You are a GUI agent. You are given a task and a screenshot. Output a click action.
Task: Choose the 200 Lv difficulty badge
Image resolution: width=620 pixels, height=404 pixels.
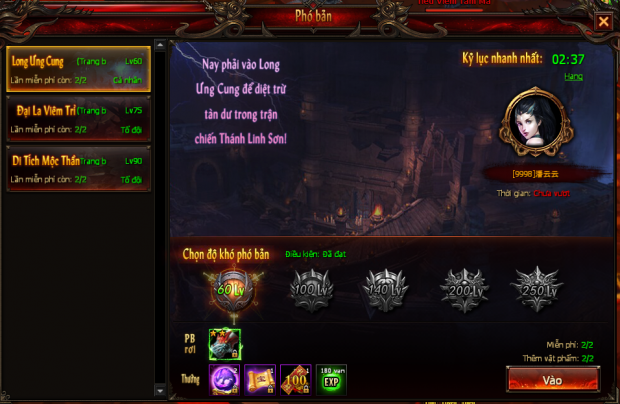(461, 290)
